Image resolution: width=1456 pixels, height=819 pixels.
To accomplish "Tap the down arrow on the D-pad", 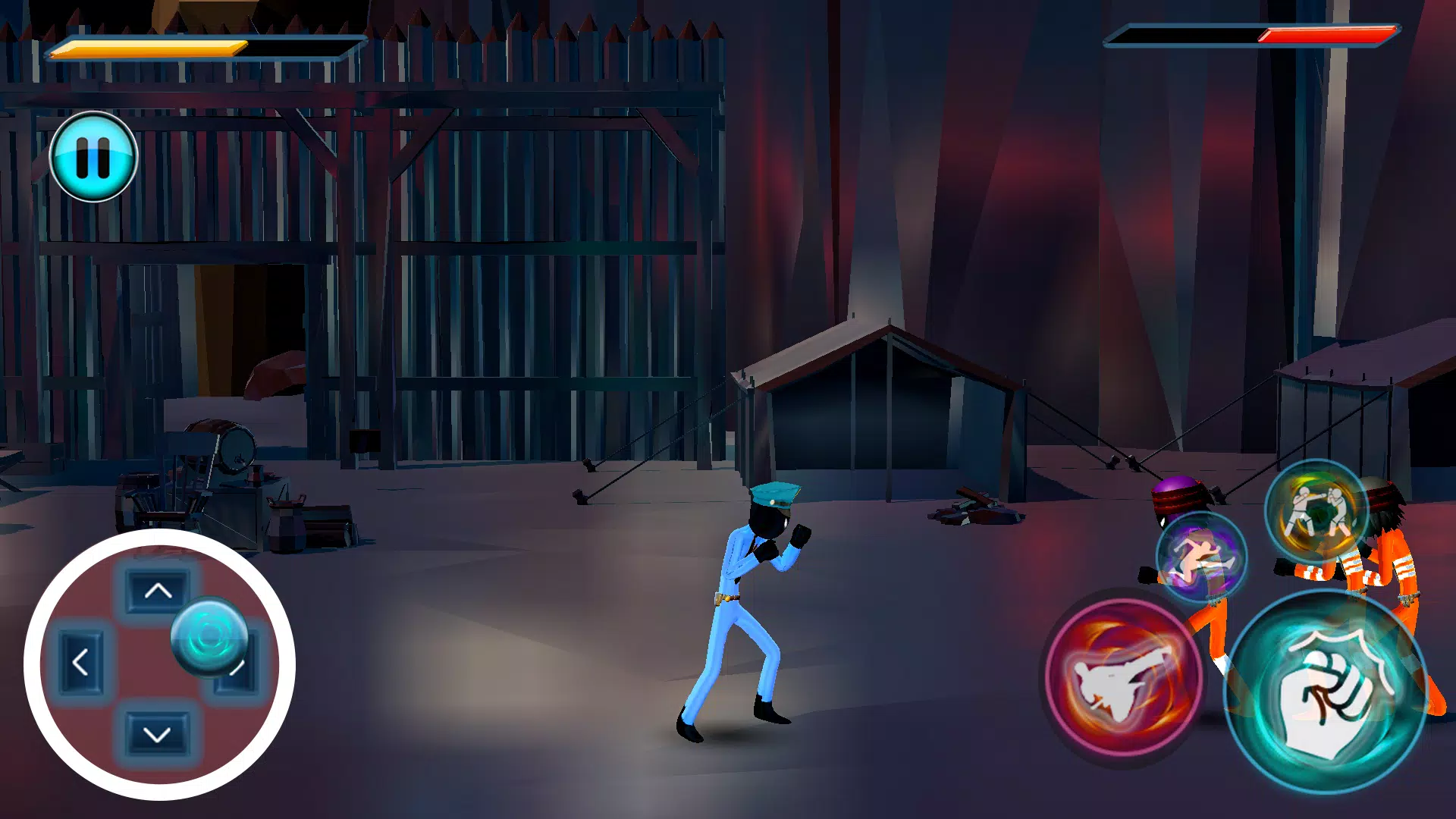I will (x=155, y=733).
